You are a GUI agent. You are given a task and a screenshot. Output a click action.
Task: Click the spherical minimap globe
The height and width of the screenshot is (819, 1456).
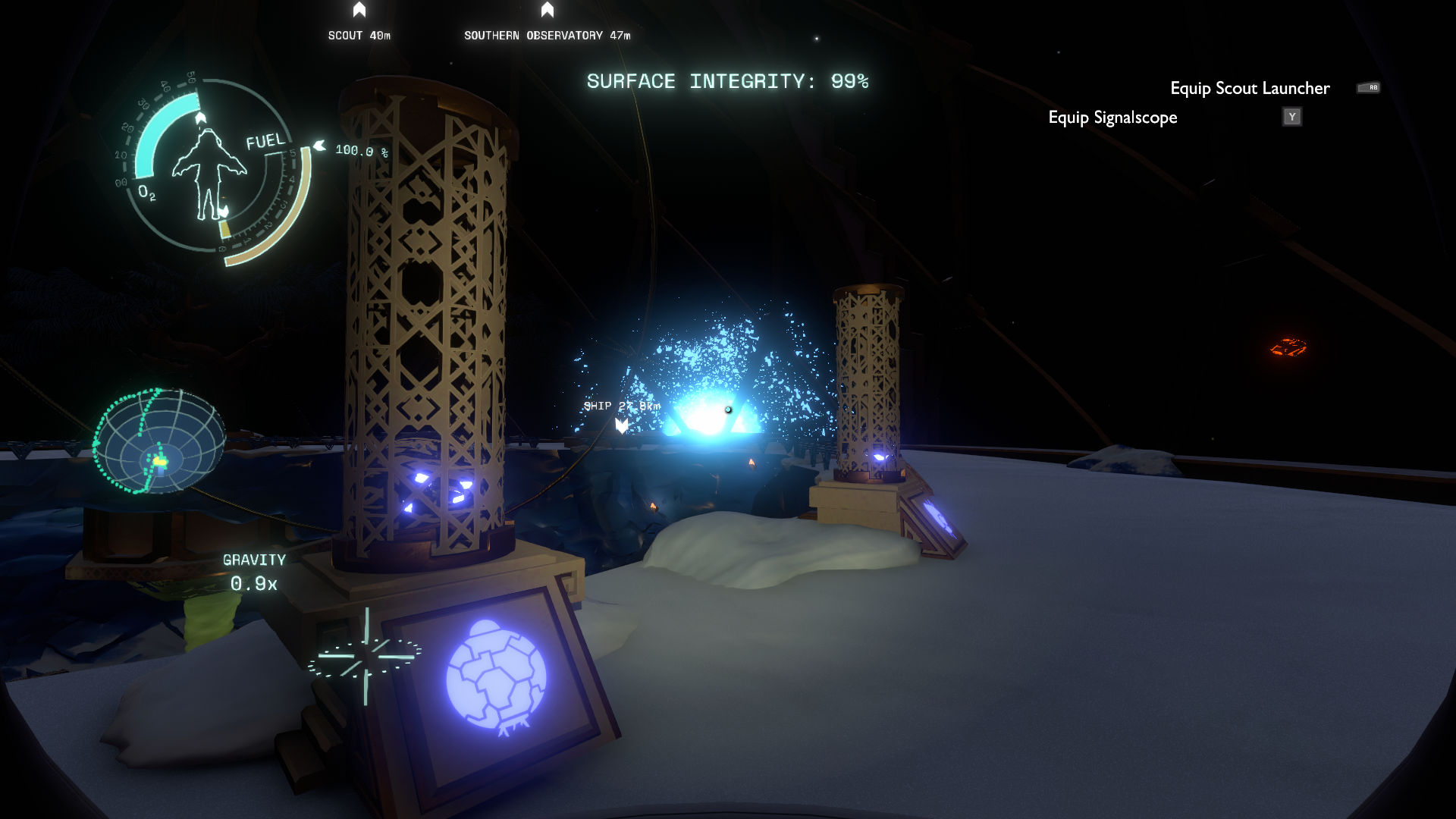point(159,441)
